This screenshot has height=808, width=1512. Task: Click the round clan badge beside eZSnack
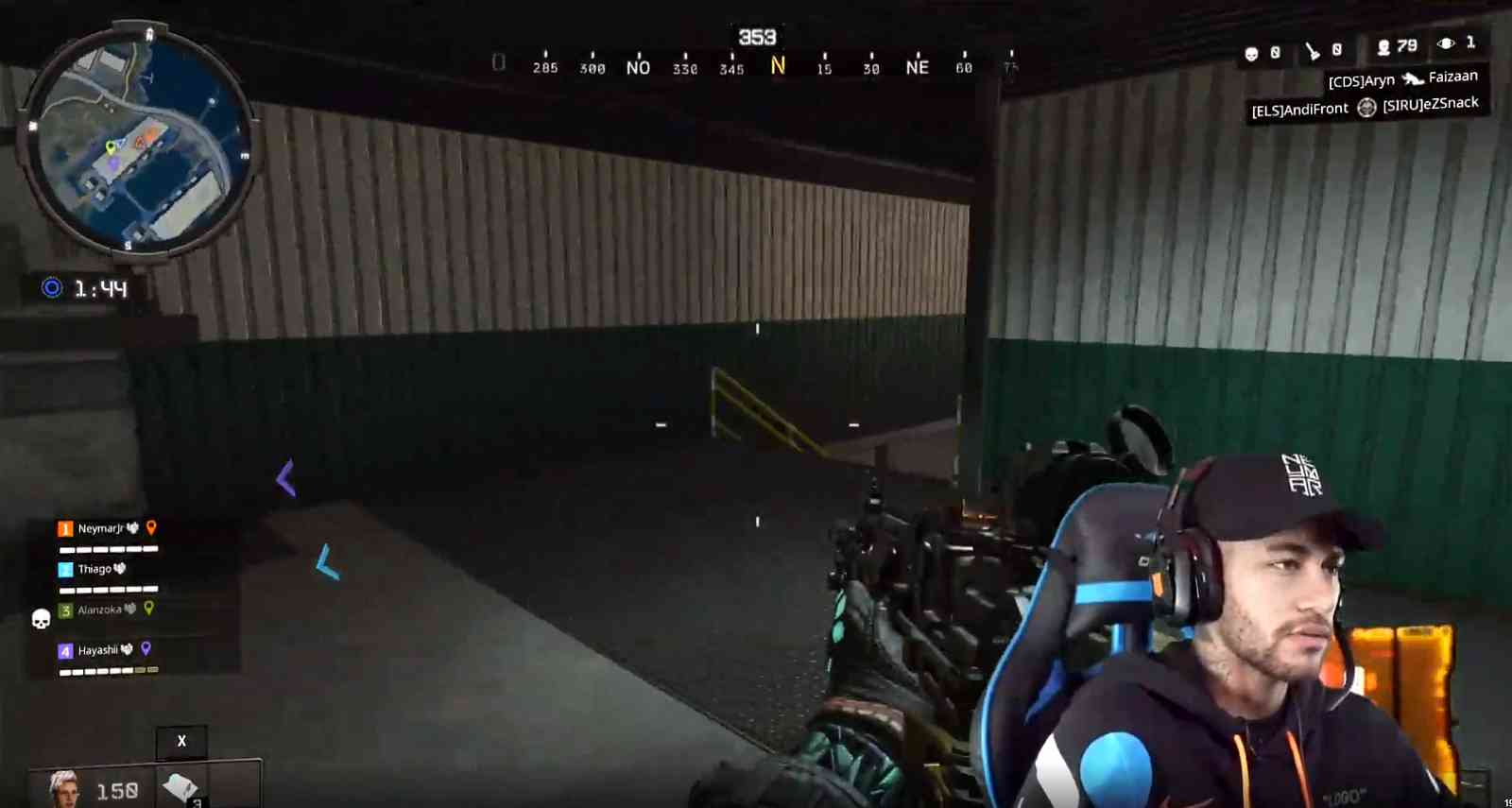click(1366, 108)
